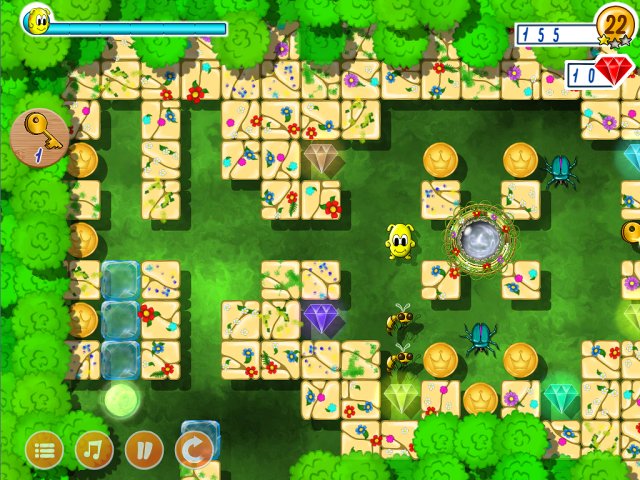The image size is (640, 480).
Task: Pause the game
Action: [144, 450]
